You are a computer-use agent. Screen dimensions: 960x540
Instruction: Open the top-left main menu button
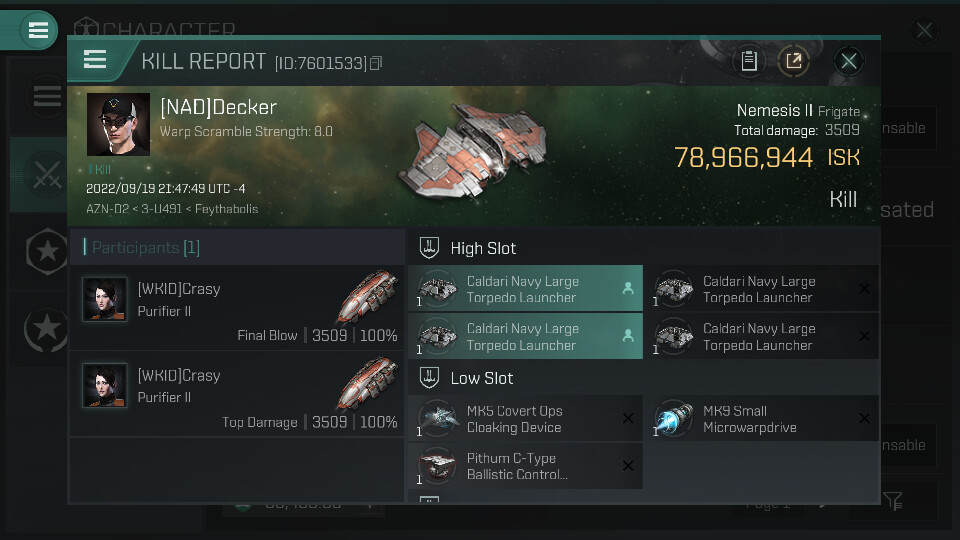click(x=38, y=30)
